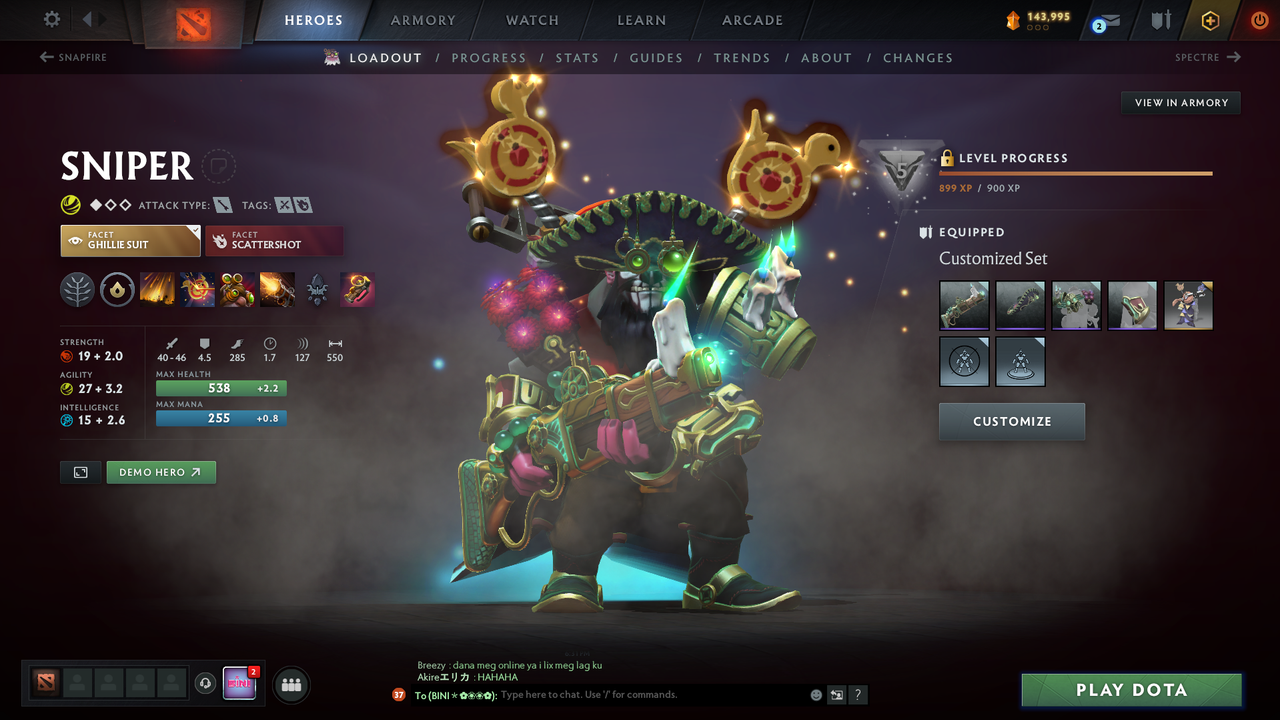Open the Assassinate ability icon

(277, 290)
